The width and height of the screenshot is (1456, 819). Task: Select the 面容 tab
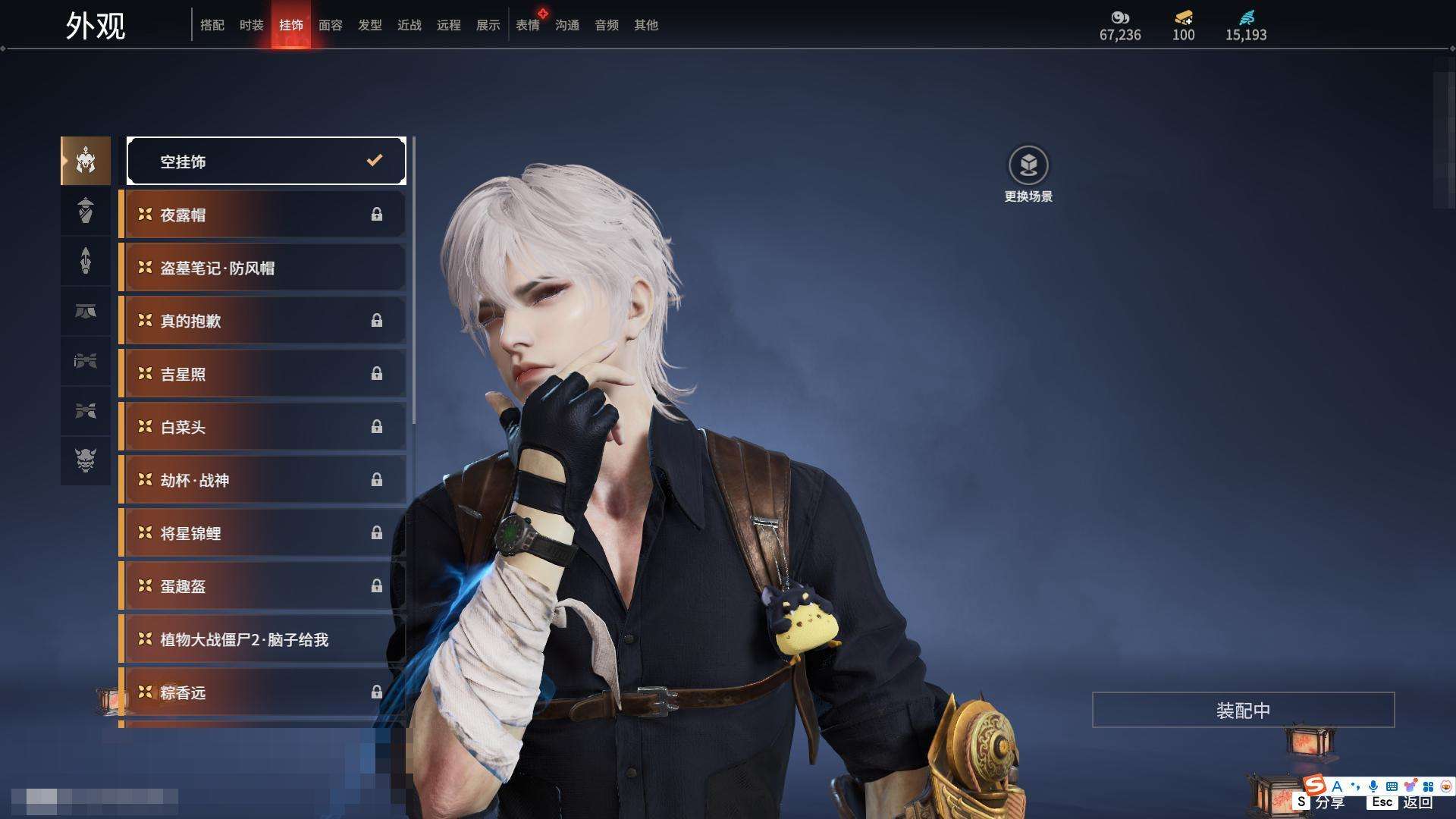(330, 25)
